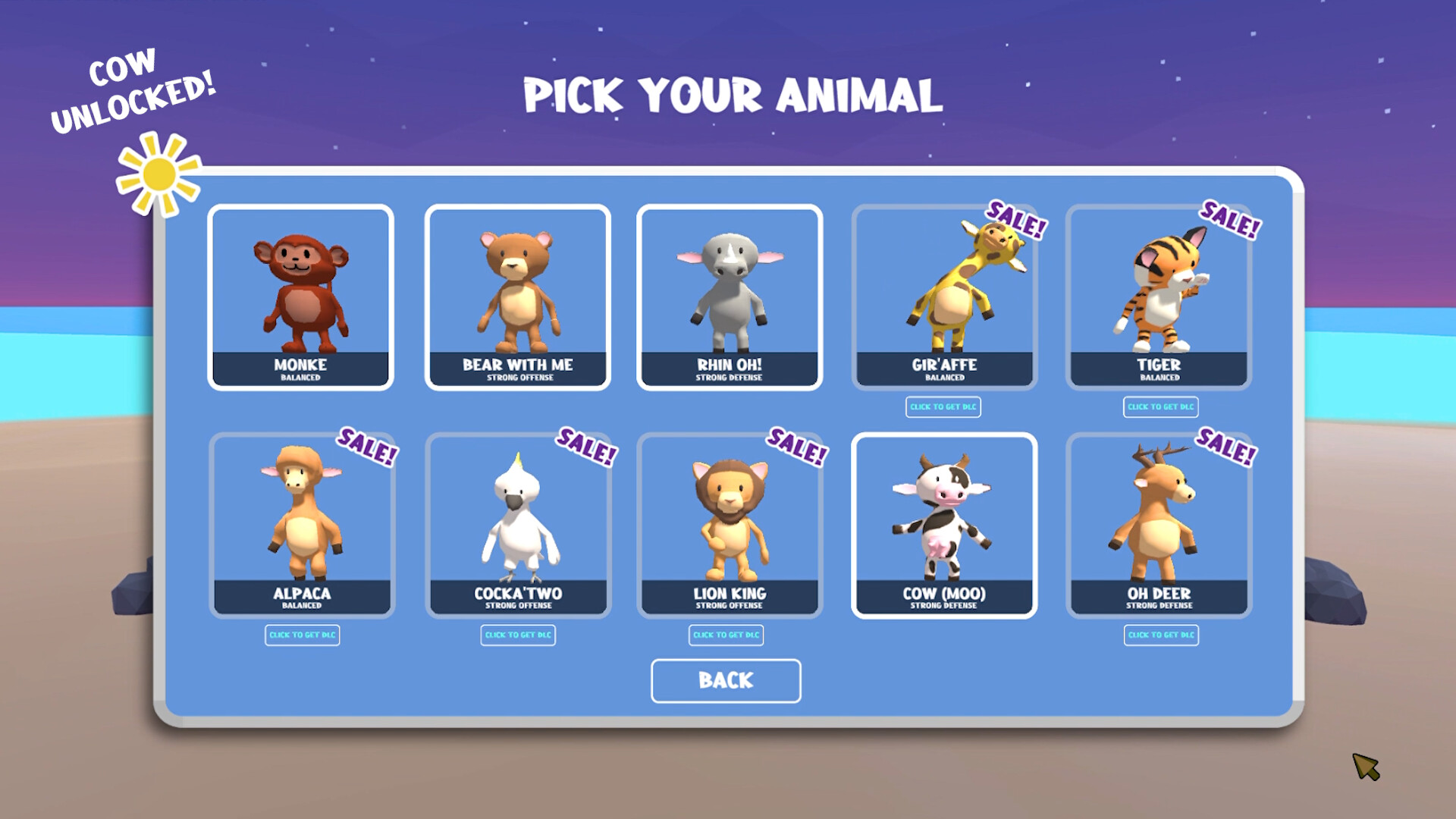The width and height of the screenshot is (1456, 819).
Task: Pick Cocka'Two as your animal
Action: [517, 523]
